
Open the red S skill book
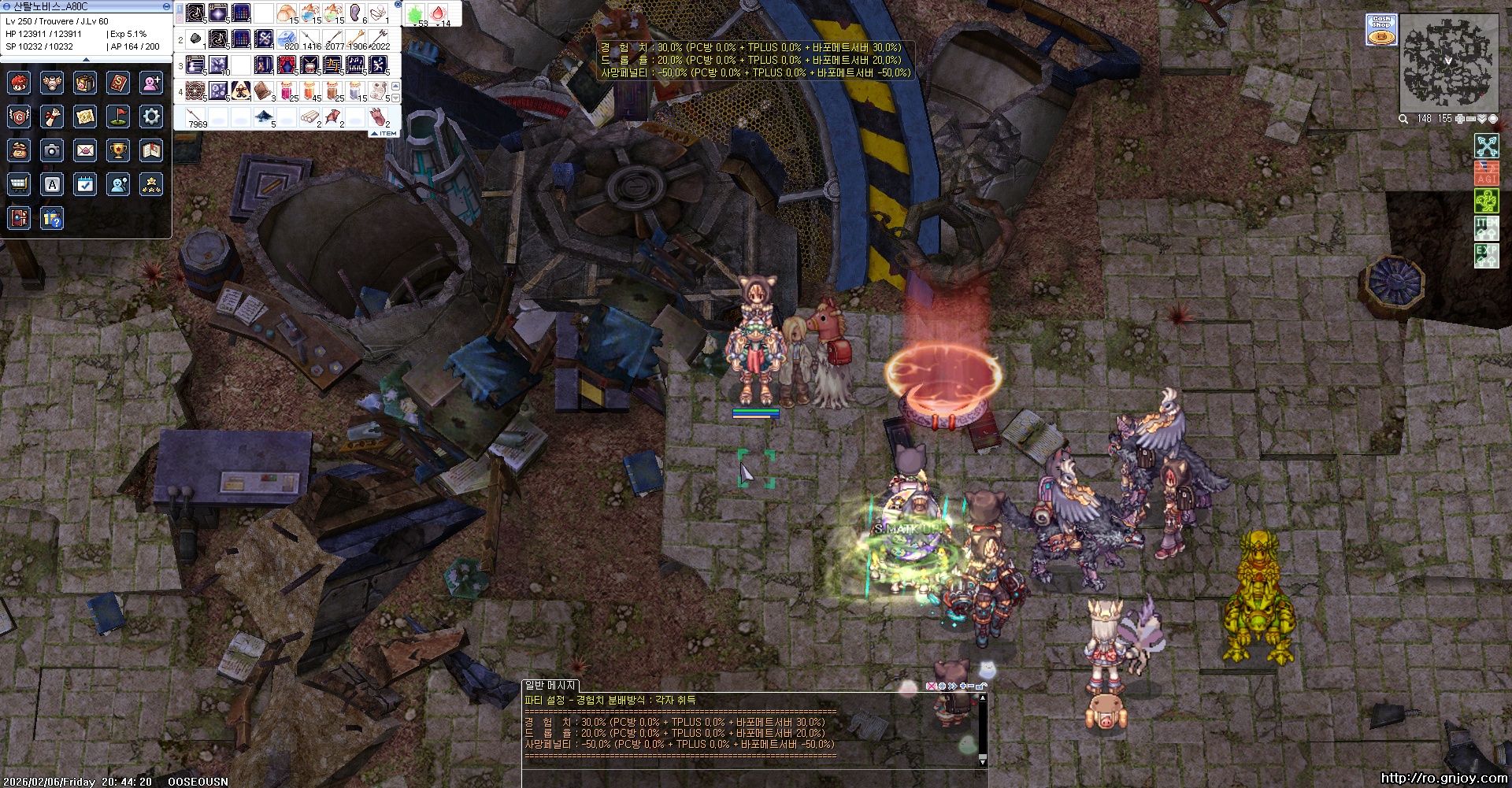pyautogui.click(x=118, y=82)
